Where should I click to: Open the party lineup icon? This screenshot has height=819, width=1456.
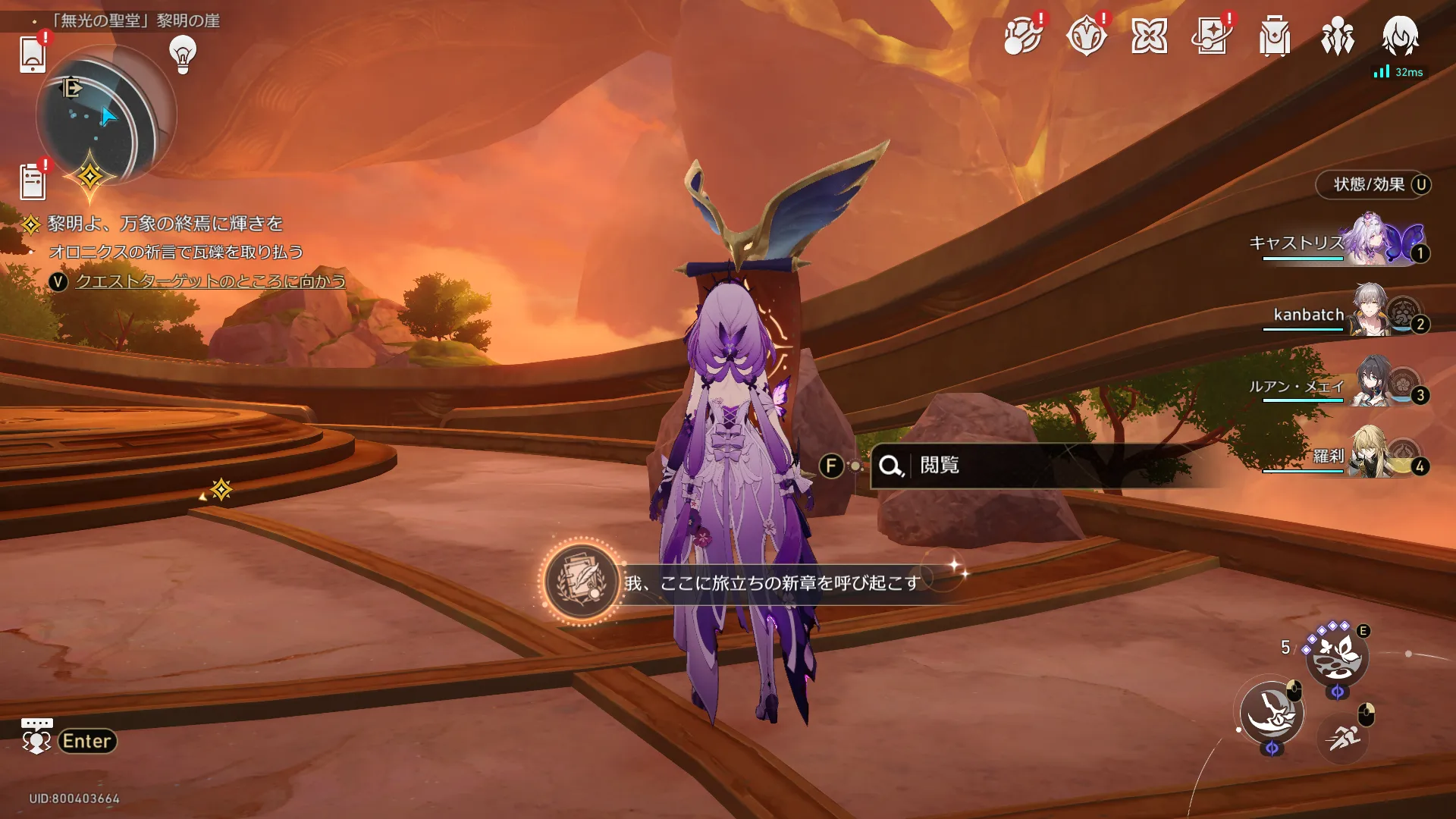(x=1337, y=36)
